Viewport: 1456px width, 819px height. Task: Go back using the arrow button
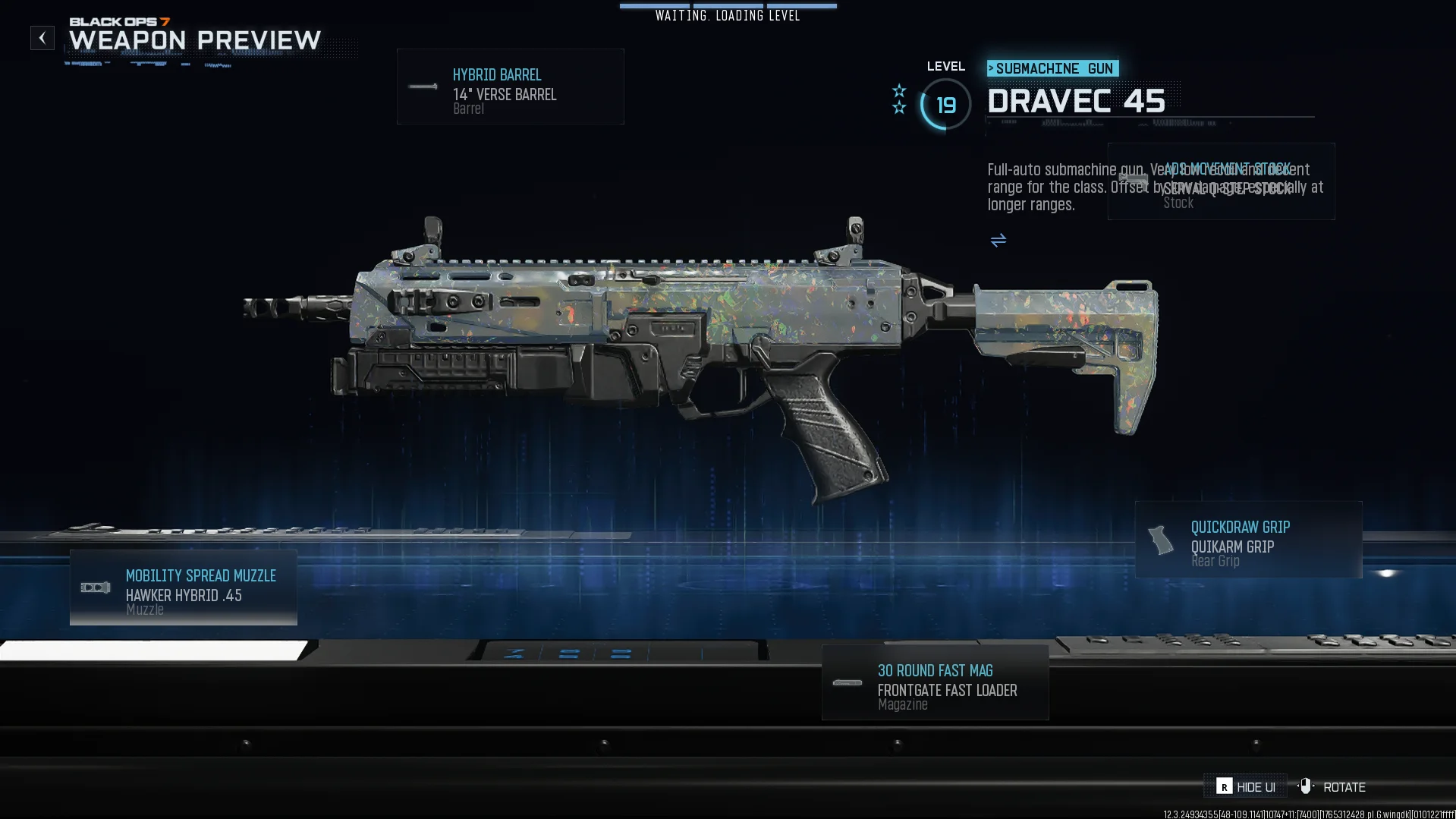42,38
